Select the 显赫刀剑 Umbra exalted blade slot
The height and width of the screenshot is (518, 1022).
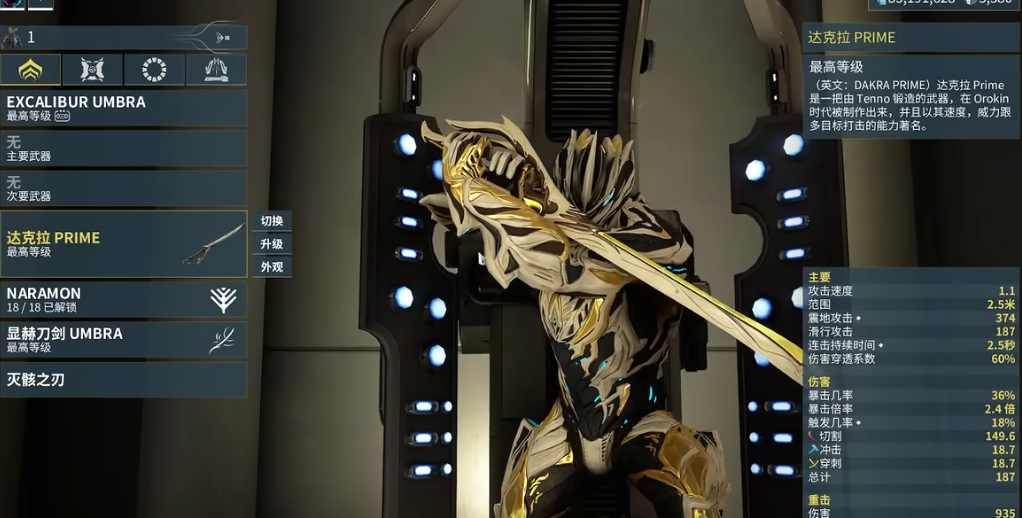pyautogui.click(x=123, y=340)
